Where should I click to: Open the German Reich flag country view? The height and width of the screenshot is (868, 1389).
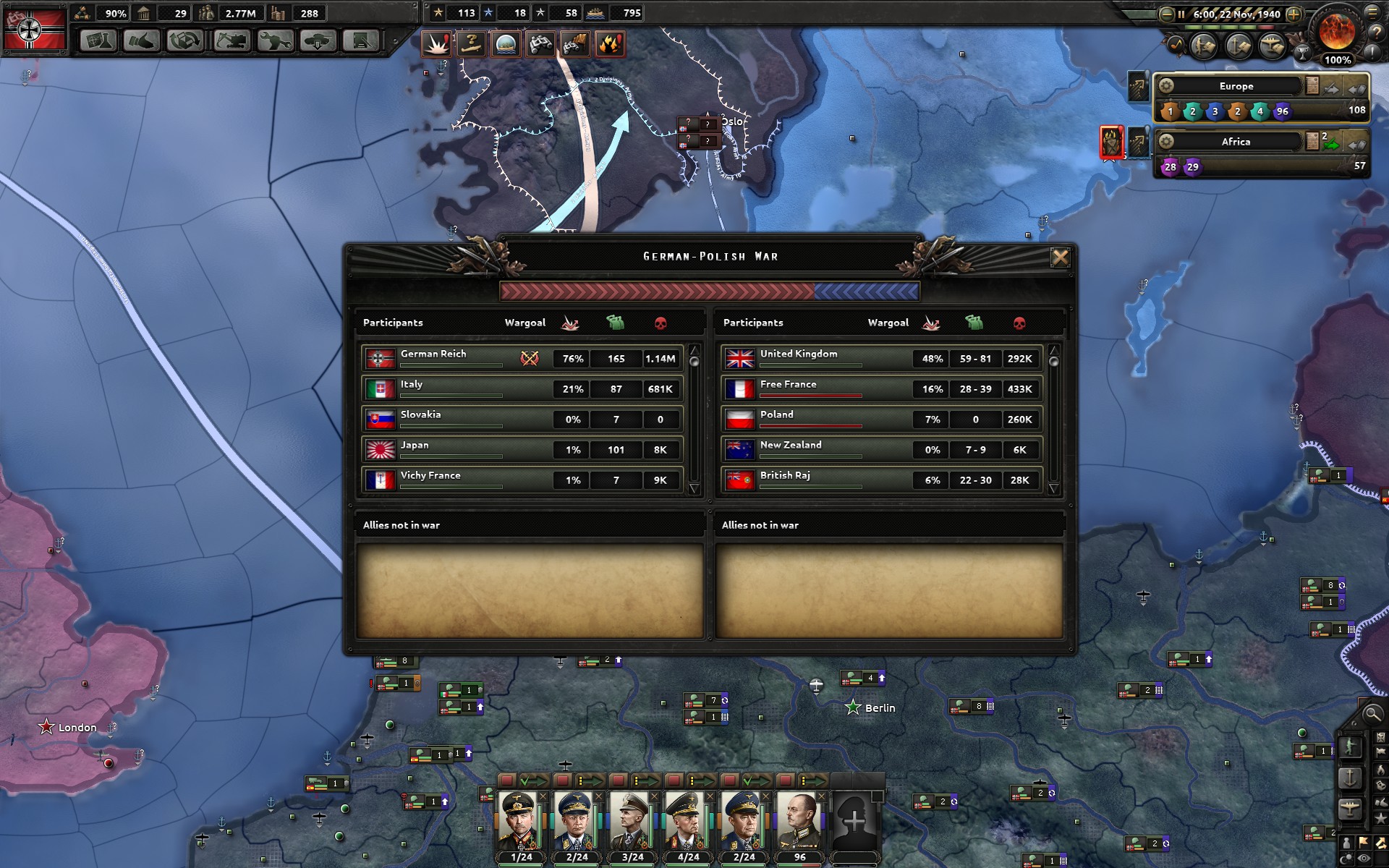(x=34, y=29)
